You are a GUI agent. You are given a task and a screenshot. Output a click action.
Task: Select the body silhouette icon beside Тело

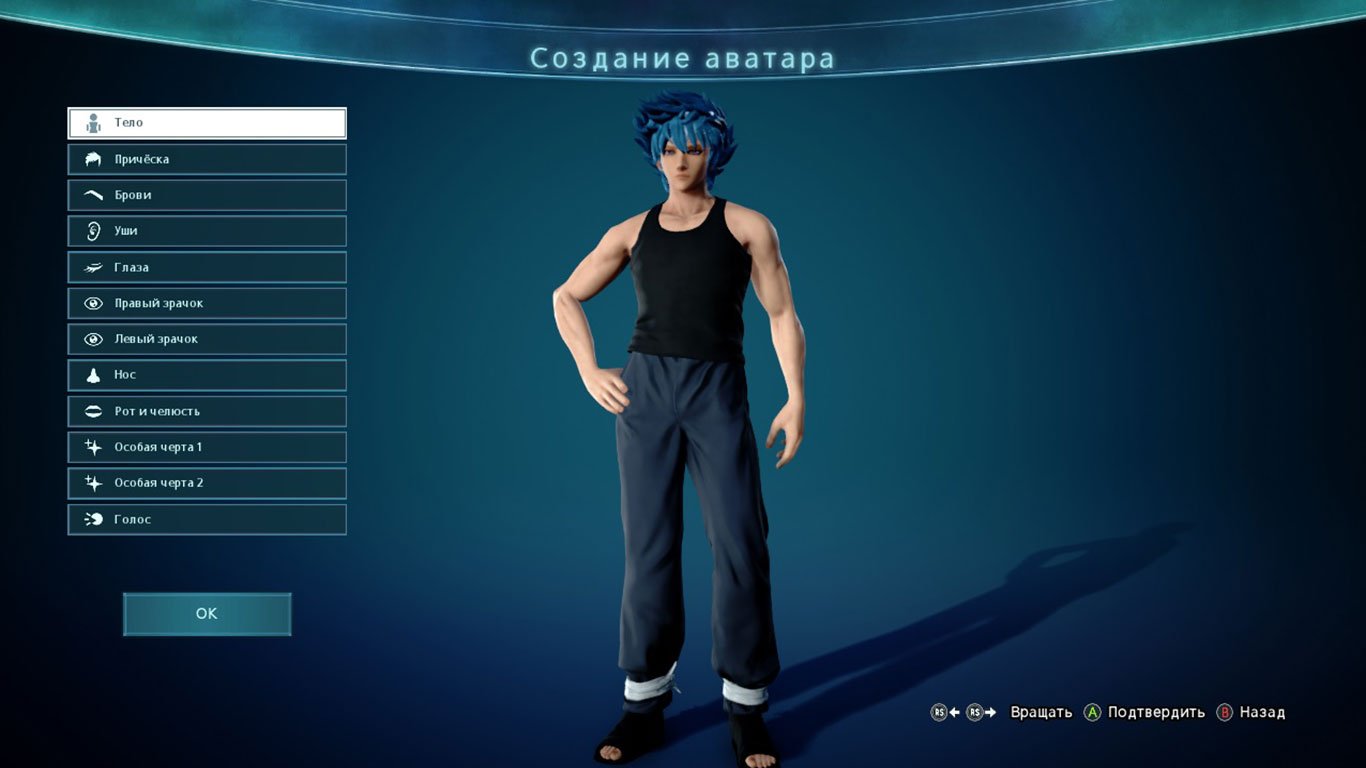click(93, 122)
